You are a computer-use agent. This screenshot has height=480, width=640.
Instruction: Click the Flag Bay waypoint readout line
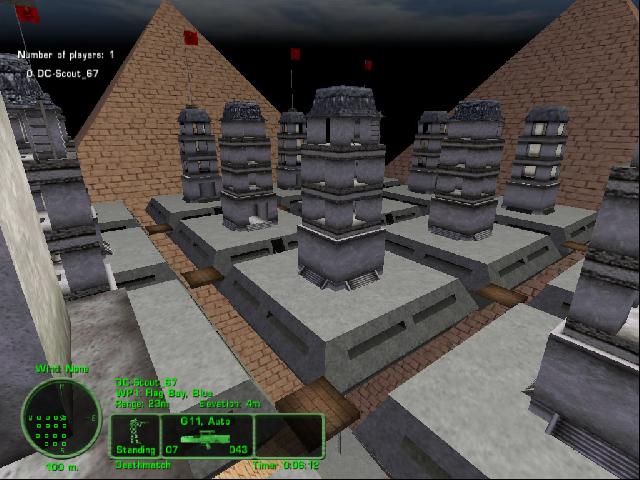point(163,393)
